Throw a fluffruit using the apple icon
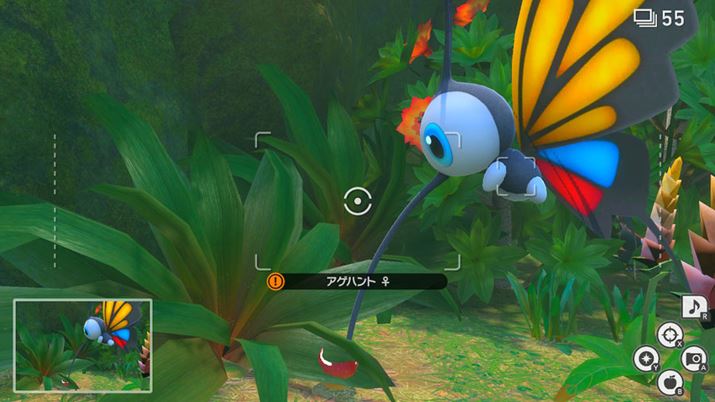The width and height of the screenshot is (715, 402). [x=669, y=380]
